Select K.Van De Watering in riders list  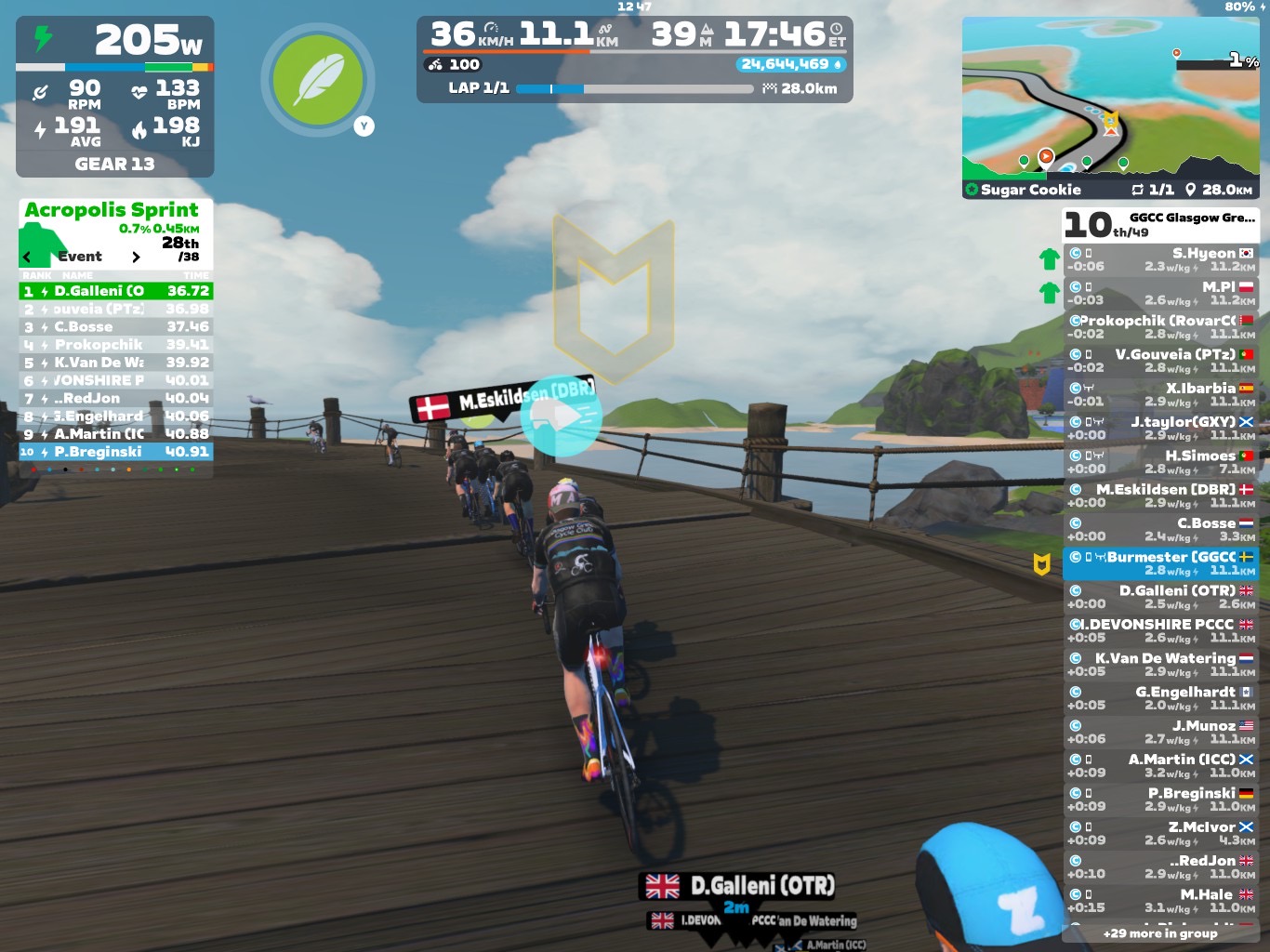tap(1160, 665)
